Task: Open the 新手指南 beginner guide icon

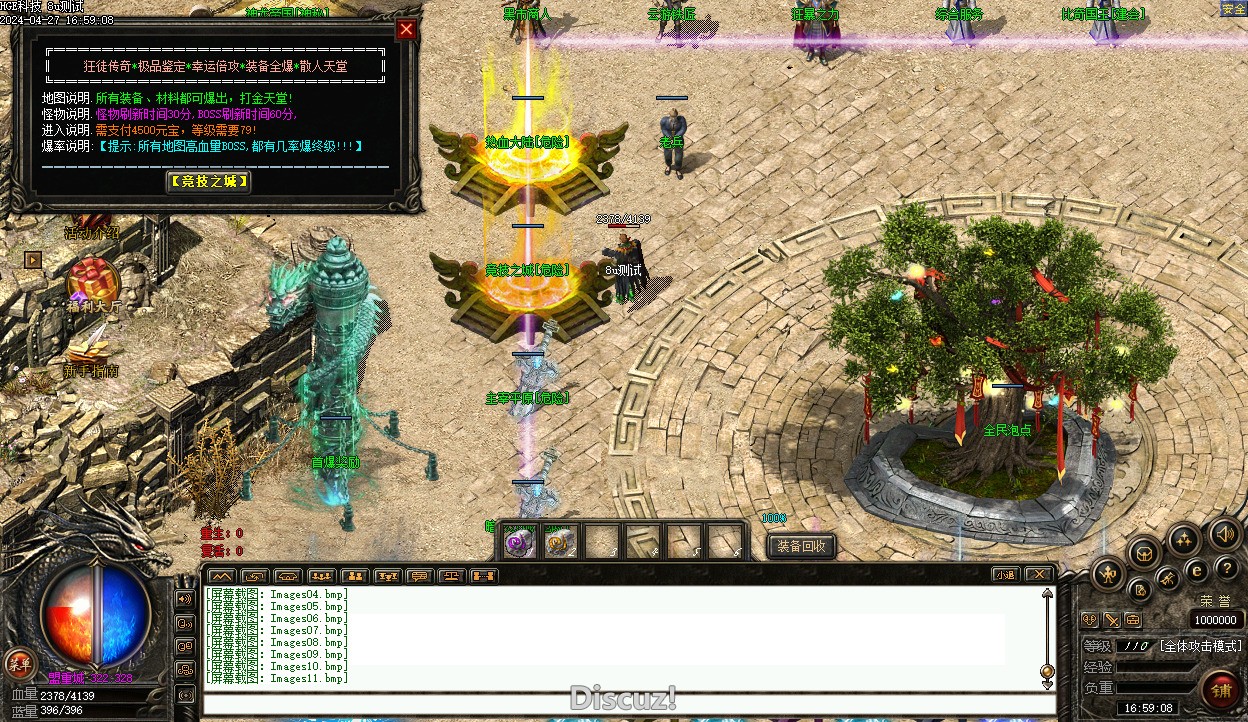Action: click(x=90, y=350)
